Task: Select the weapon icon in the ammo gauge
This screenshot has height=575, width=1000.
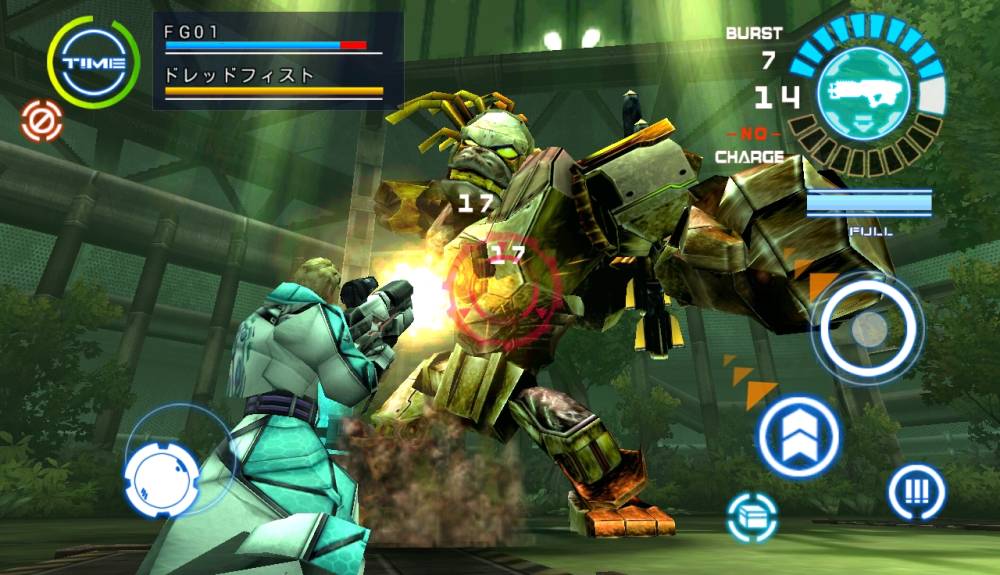Action: coord(865,93)
